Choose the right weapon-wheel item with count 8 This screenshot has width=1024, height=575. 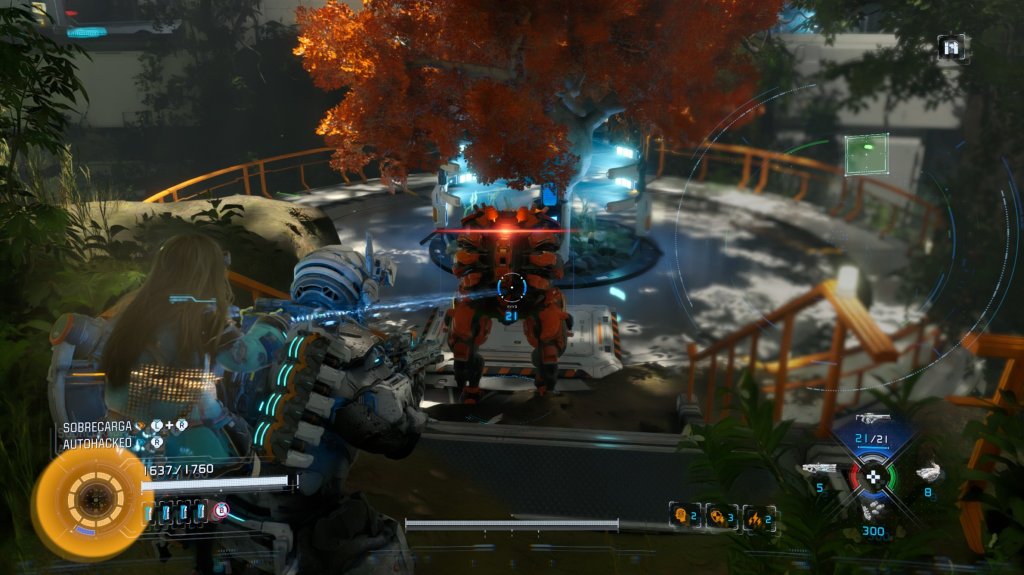[928, 472]
